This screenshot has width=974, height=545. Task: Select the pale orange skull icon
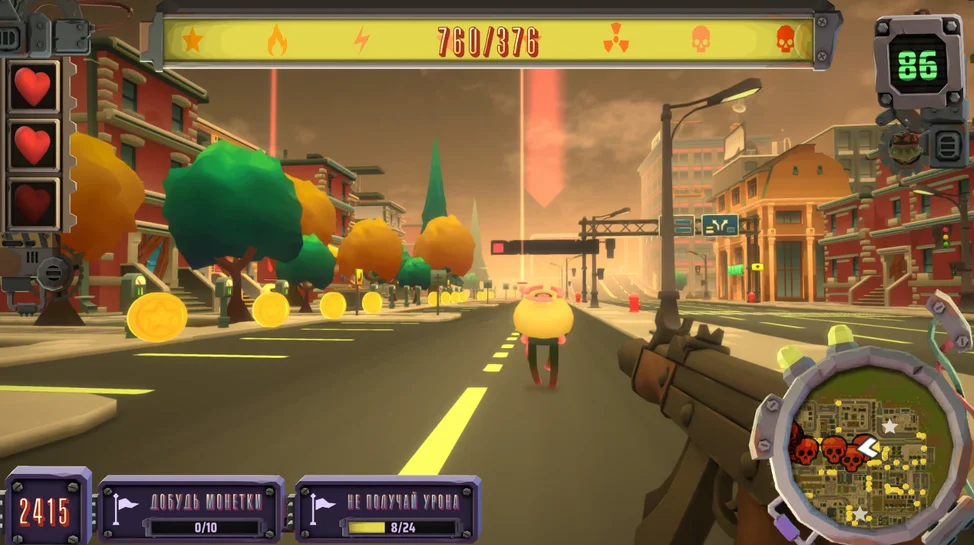pos(701,40)
